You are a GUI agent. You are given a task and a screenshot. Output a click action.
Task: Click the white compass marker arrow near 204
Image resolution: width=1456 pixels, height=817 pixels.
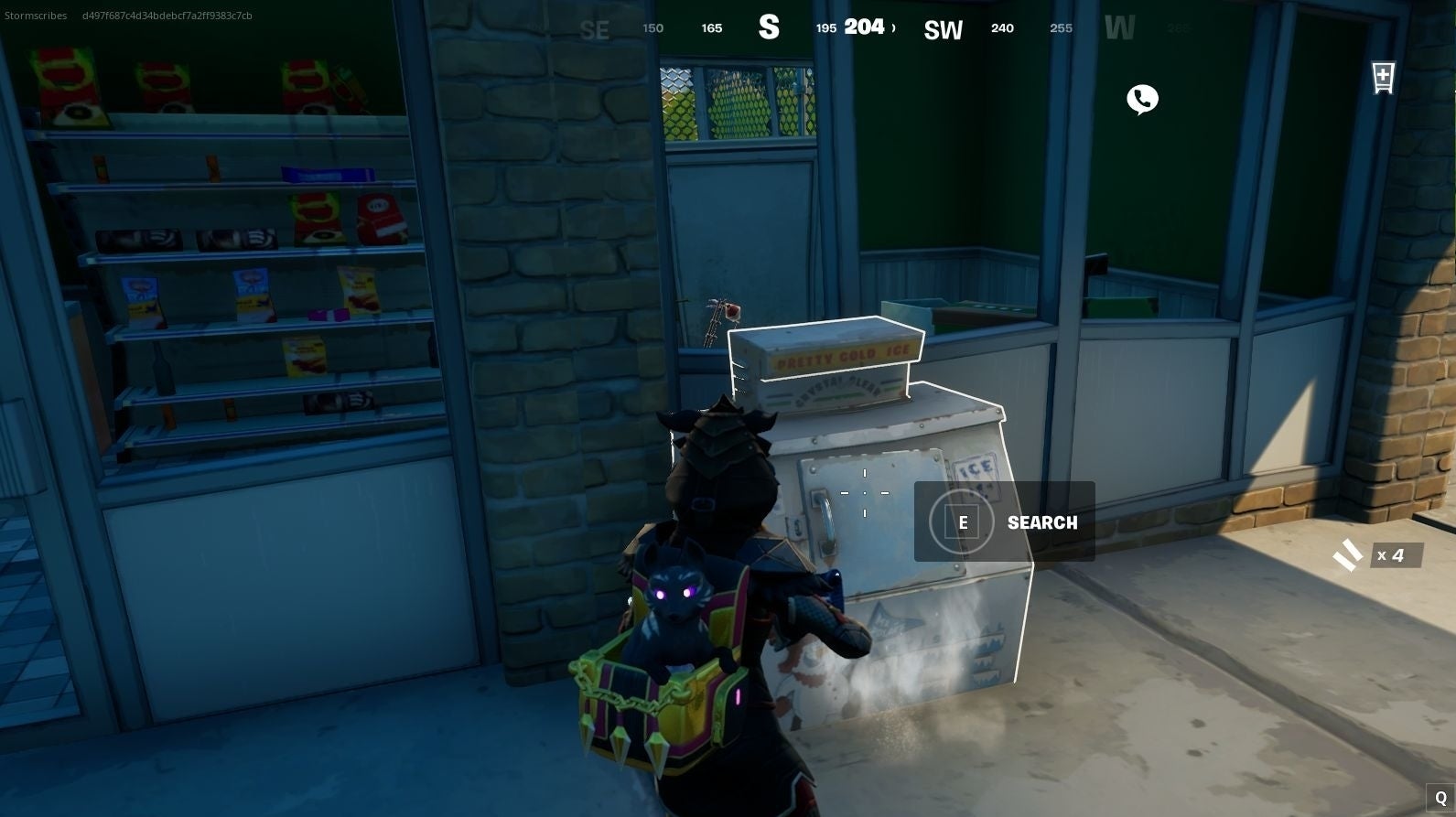tap(892, 27)
